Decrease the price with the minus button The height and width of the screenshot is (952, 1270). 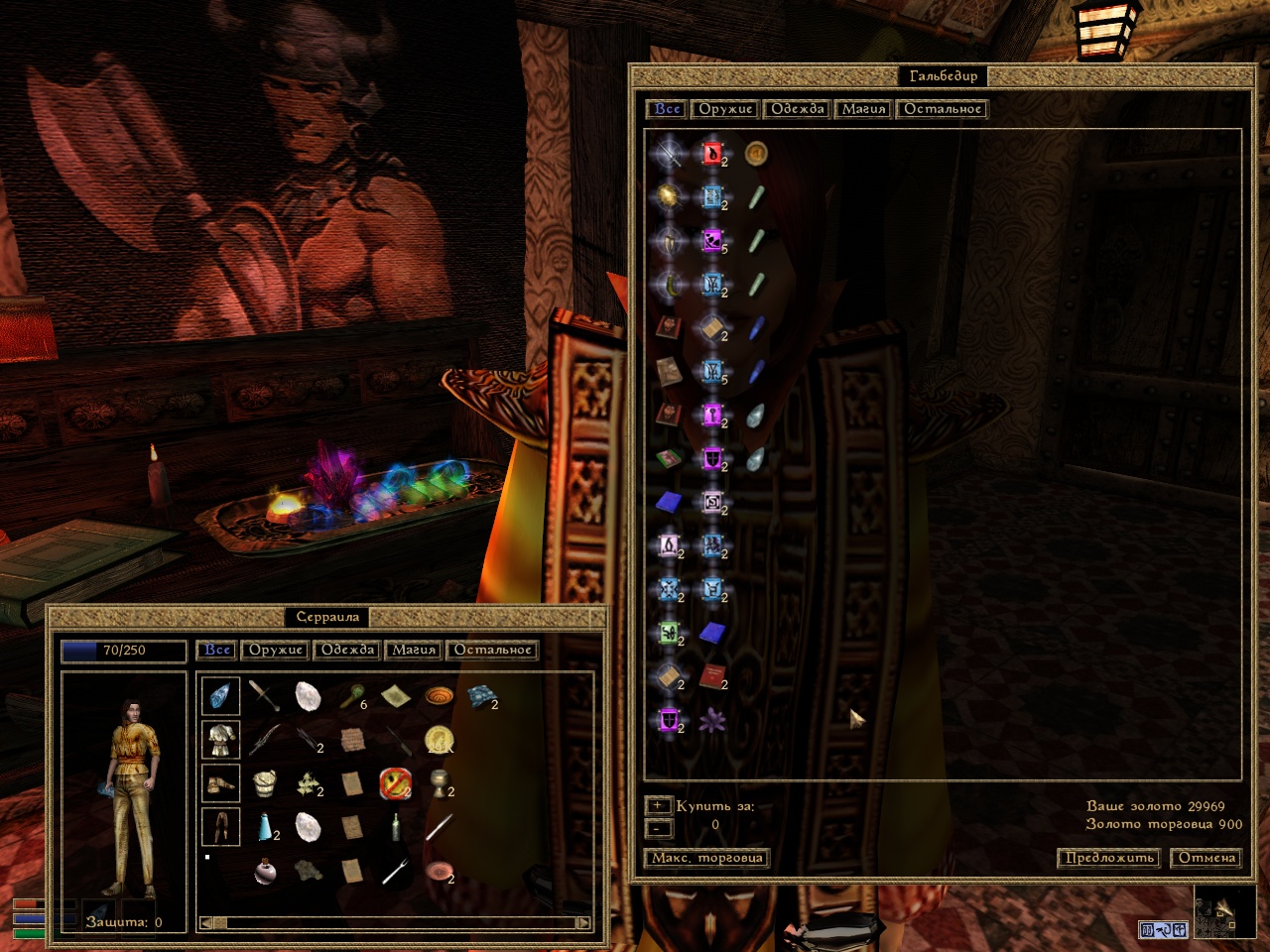tap(658, 828)
